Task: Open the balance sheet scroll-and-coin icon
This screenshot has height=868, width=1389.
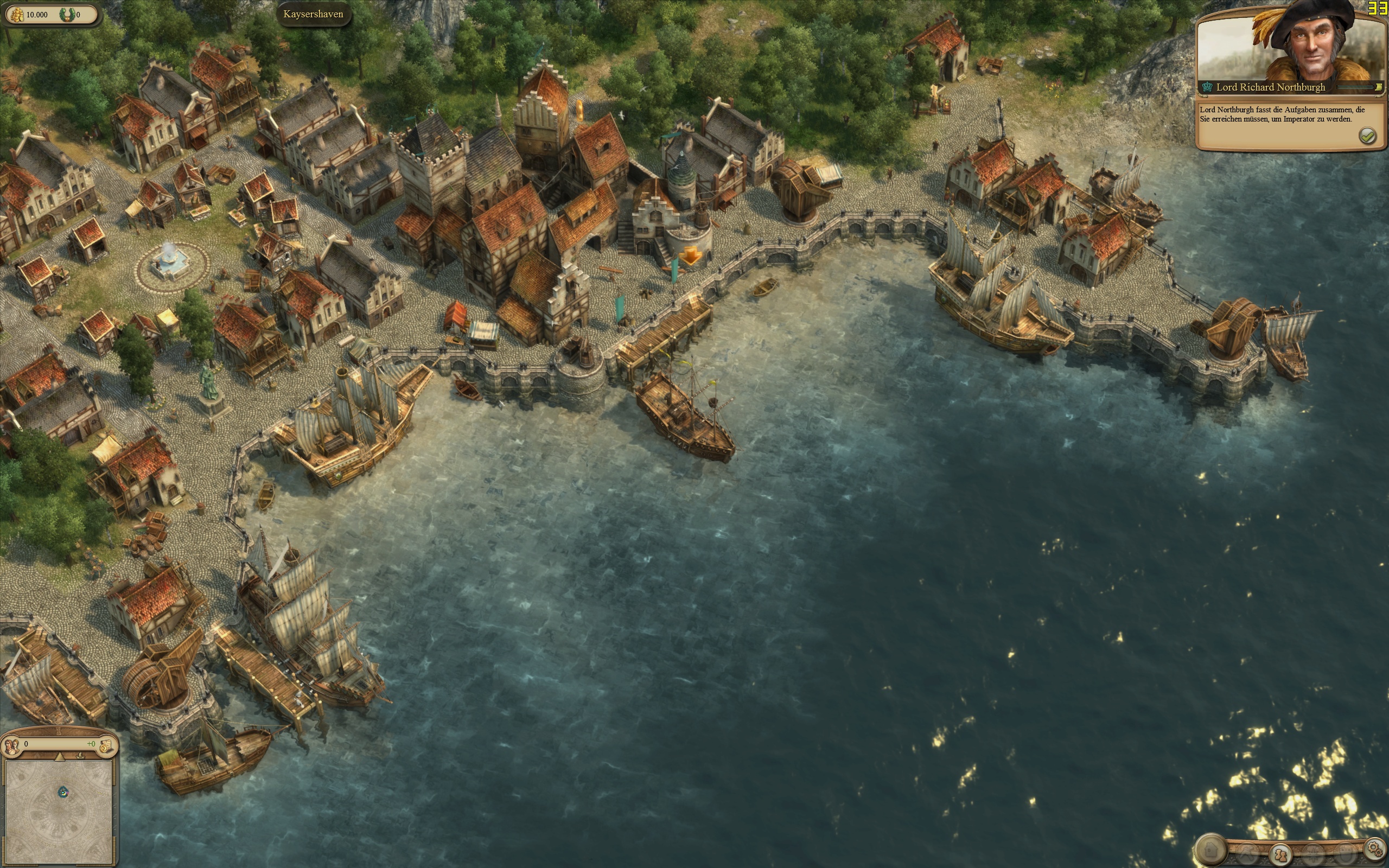Action: (x=106, y=746)
